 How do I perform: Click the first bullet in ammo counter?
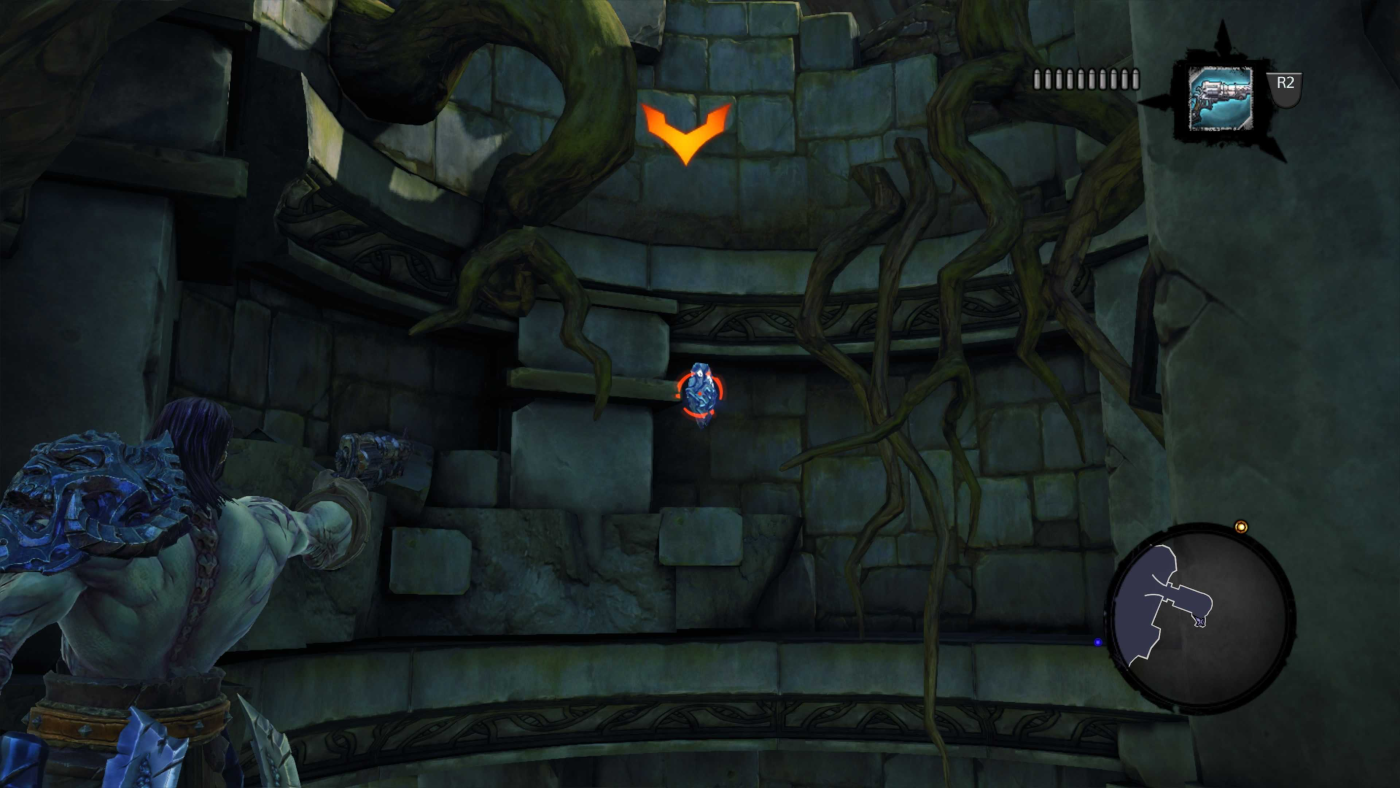coord(1036,77)
